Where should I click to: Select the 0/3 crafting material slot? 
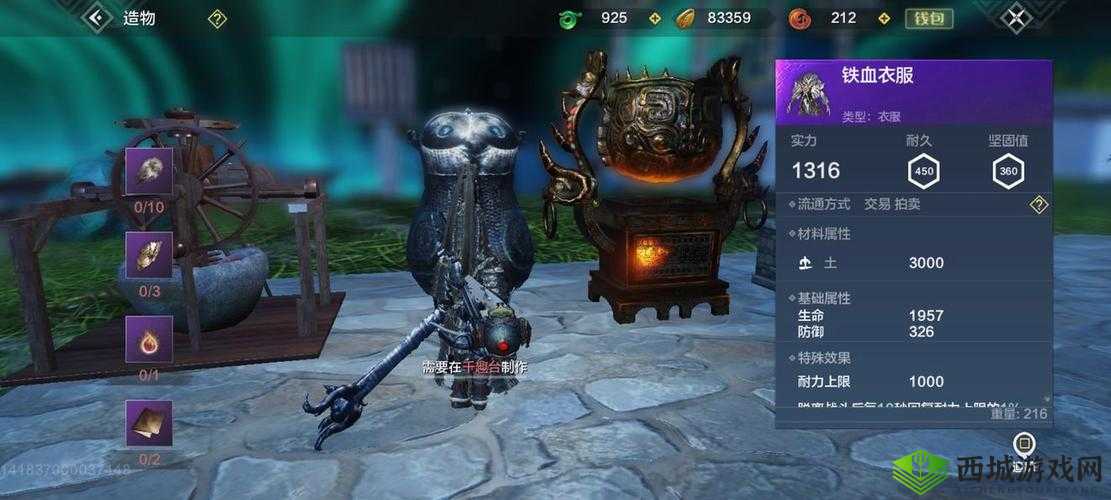149,255
